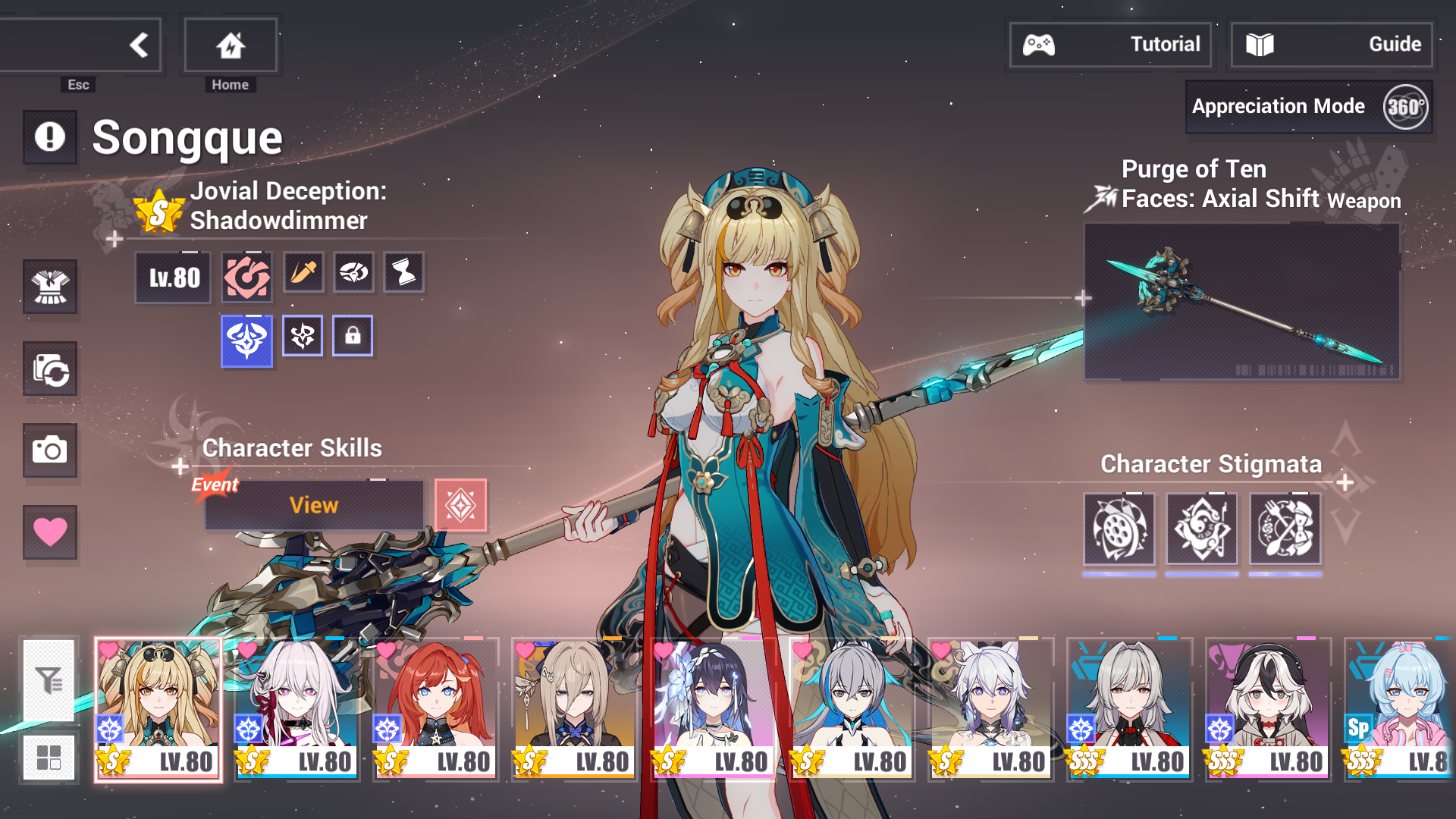The width and height of the screenshot is (1456, 819).
Task: Click View under Character Skills
Action: 313,504
